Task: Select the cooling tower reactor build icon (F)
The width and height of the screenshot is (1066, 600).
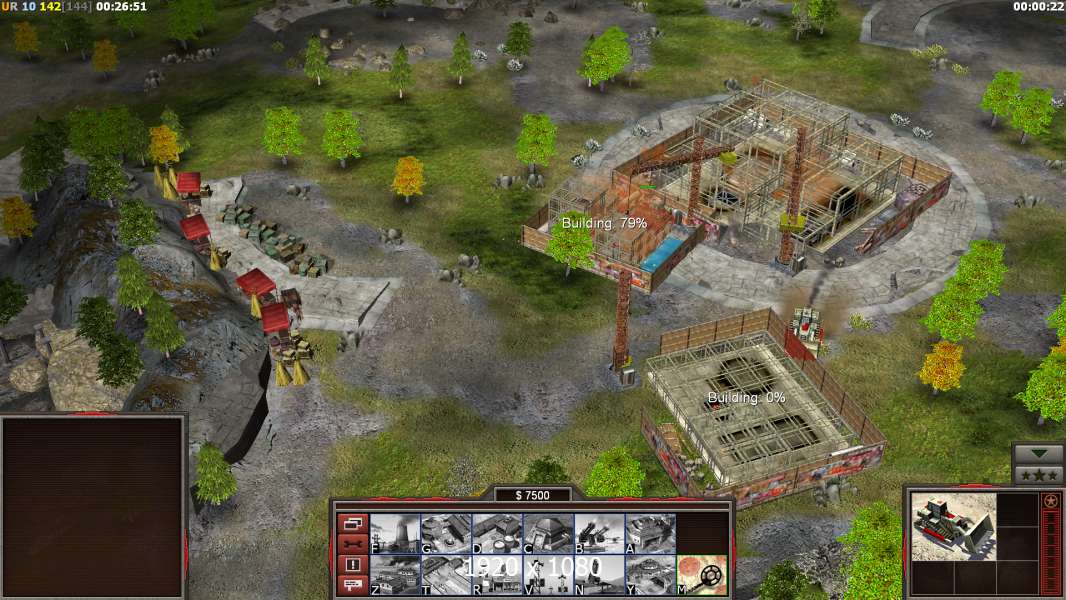Action: 395,534
